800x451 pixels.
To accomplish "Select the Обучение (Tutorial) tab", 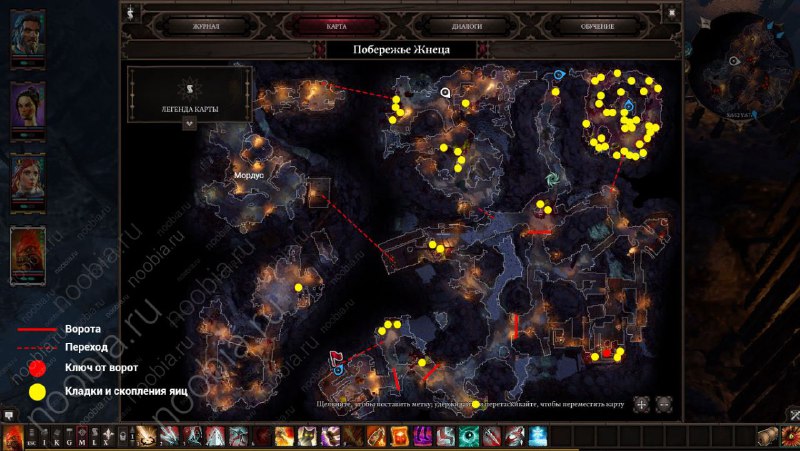I will point(597,26).
